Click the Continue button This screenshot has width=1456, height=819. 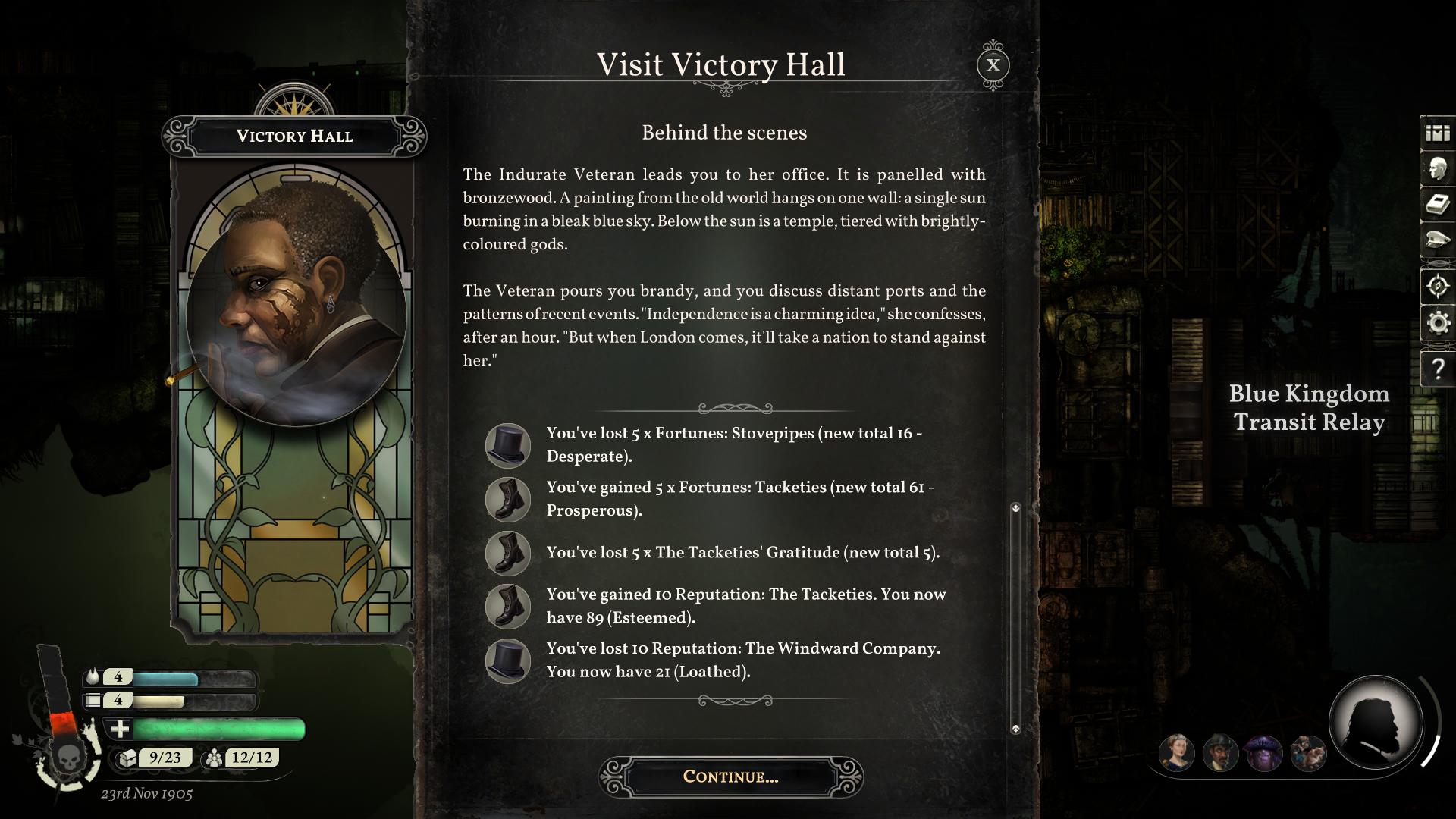pyautogui.click(x=730, y=777)
